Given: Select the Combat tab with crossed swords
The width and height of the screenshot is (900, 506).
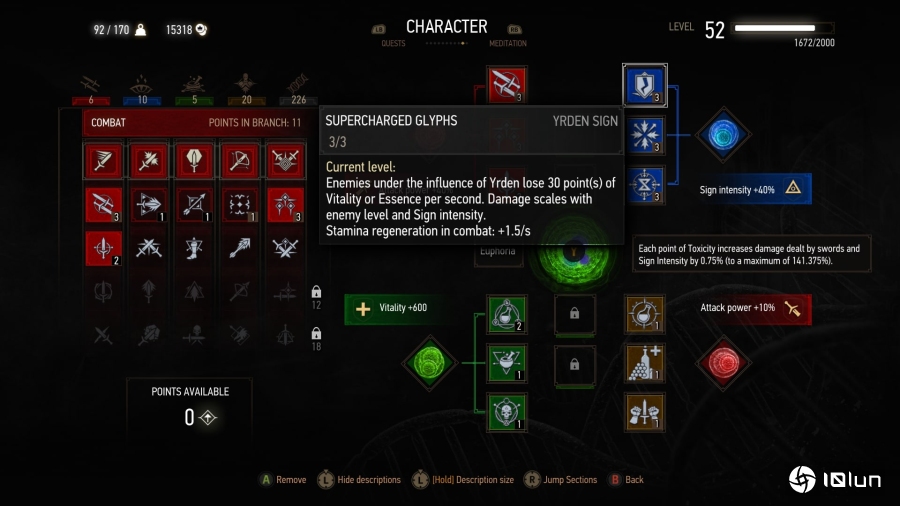Looking at the screenshot, I should click(92, 85).
